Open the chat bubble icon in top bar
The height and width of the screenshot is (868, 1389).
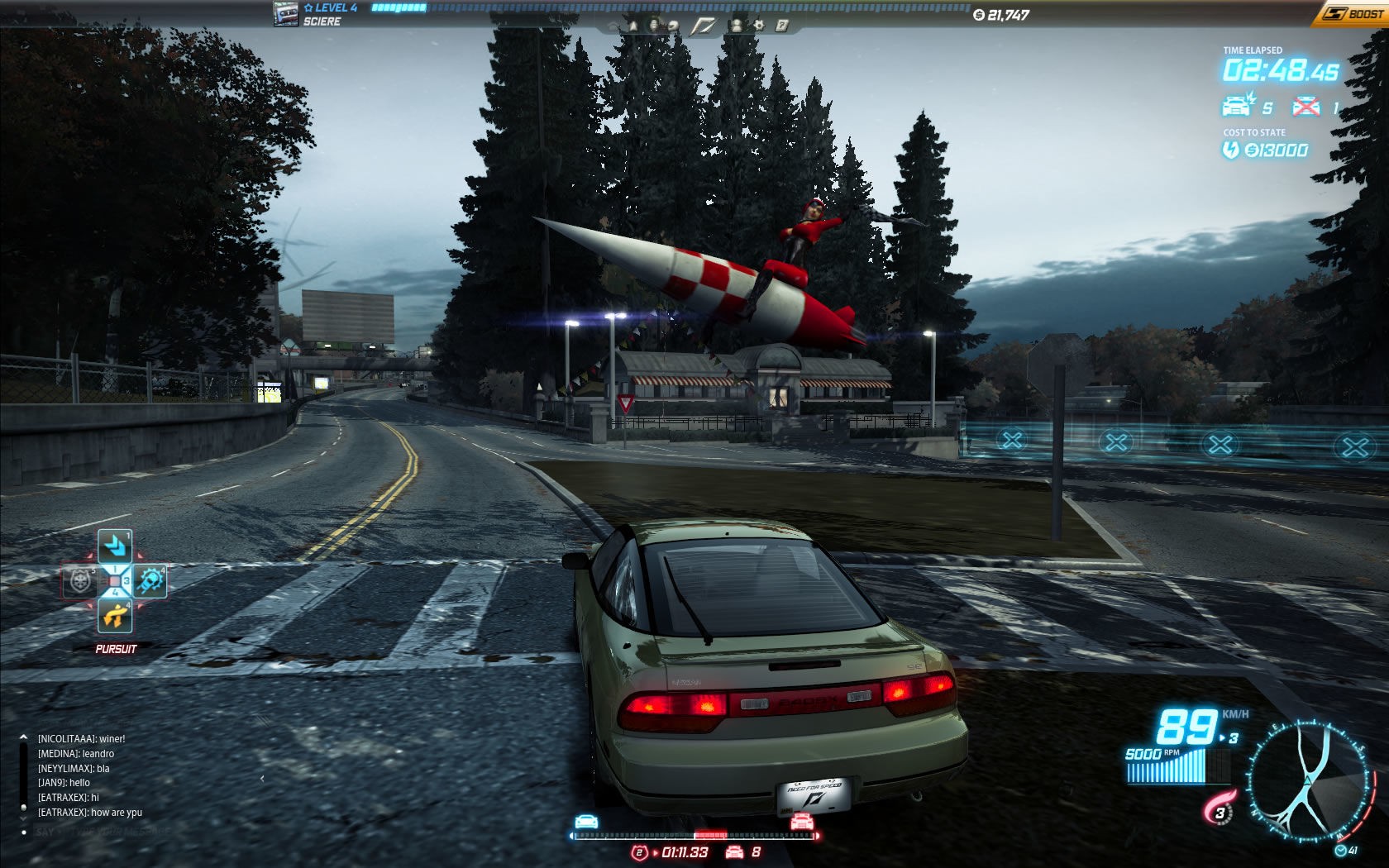click(674, 26)
